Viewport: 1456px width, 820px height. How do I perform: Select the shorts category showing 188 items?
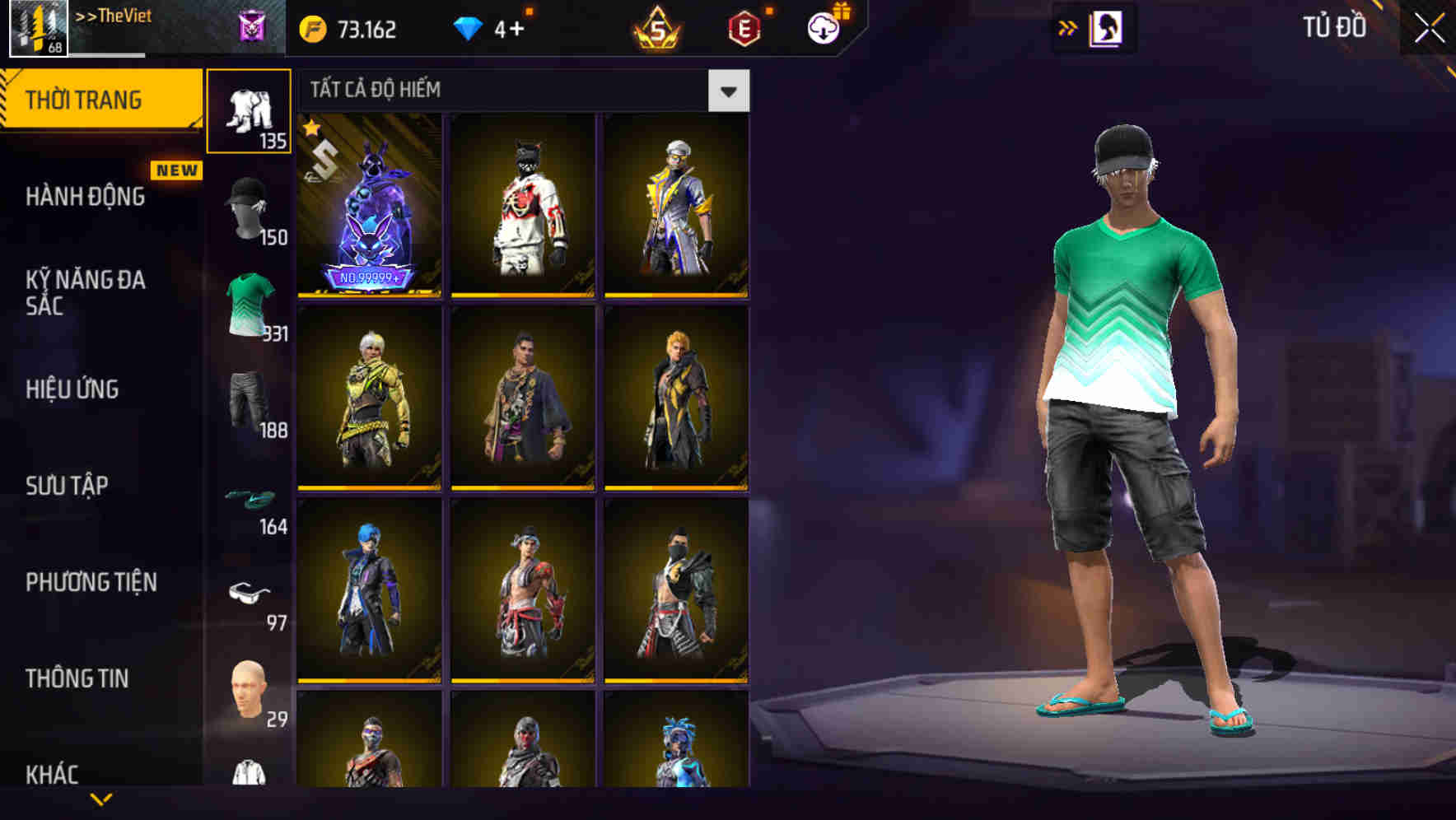(250, 403)
